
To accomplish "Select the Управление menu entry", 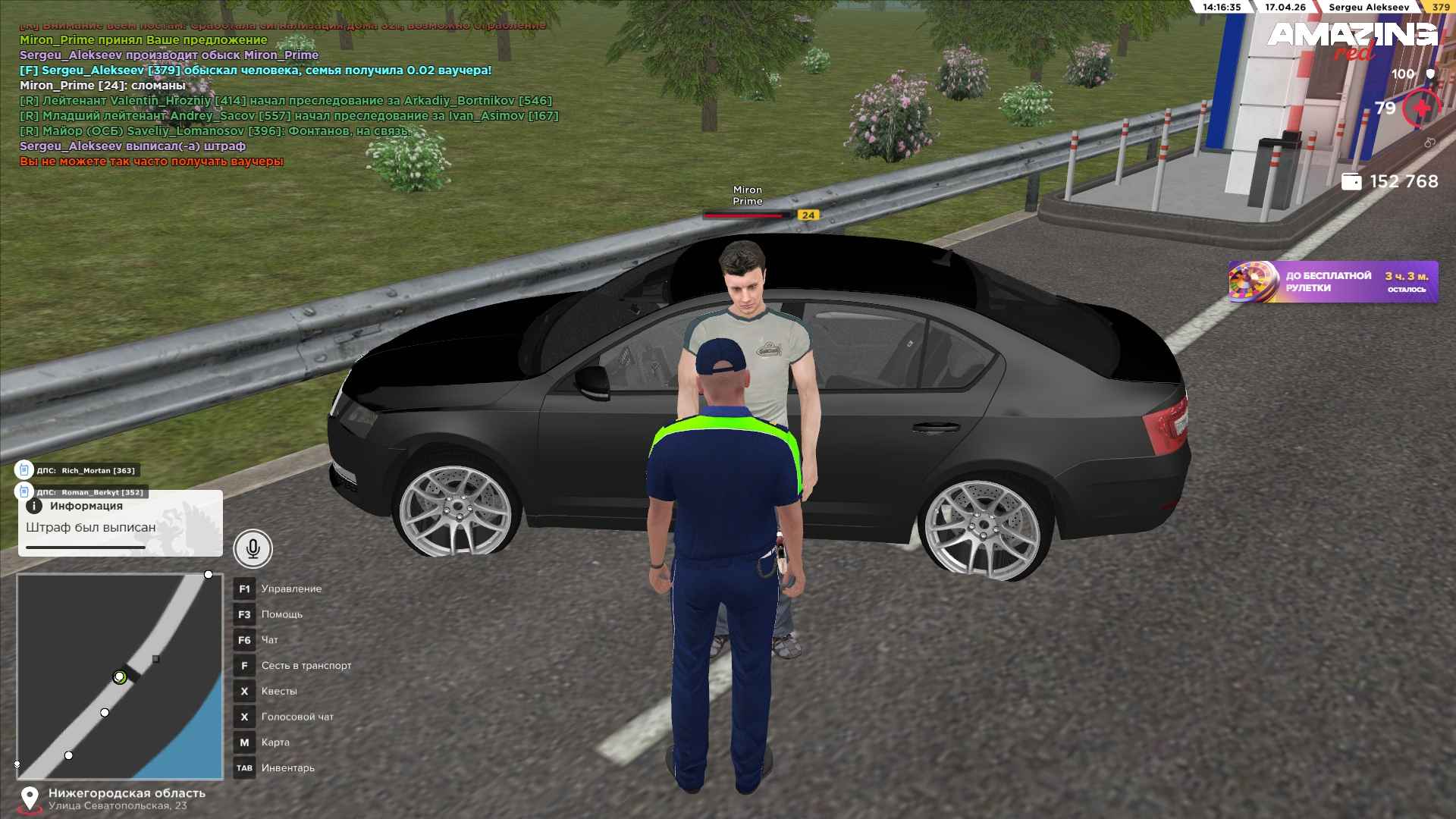I will point(291,589).
